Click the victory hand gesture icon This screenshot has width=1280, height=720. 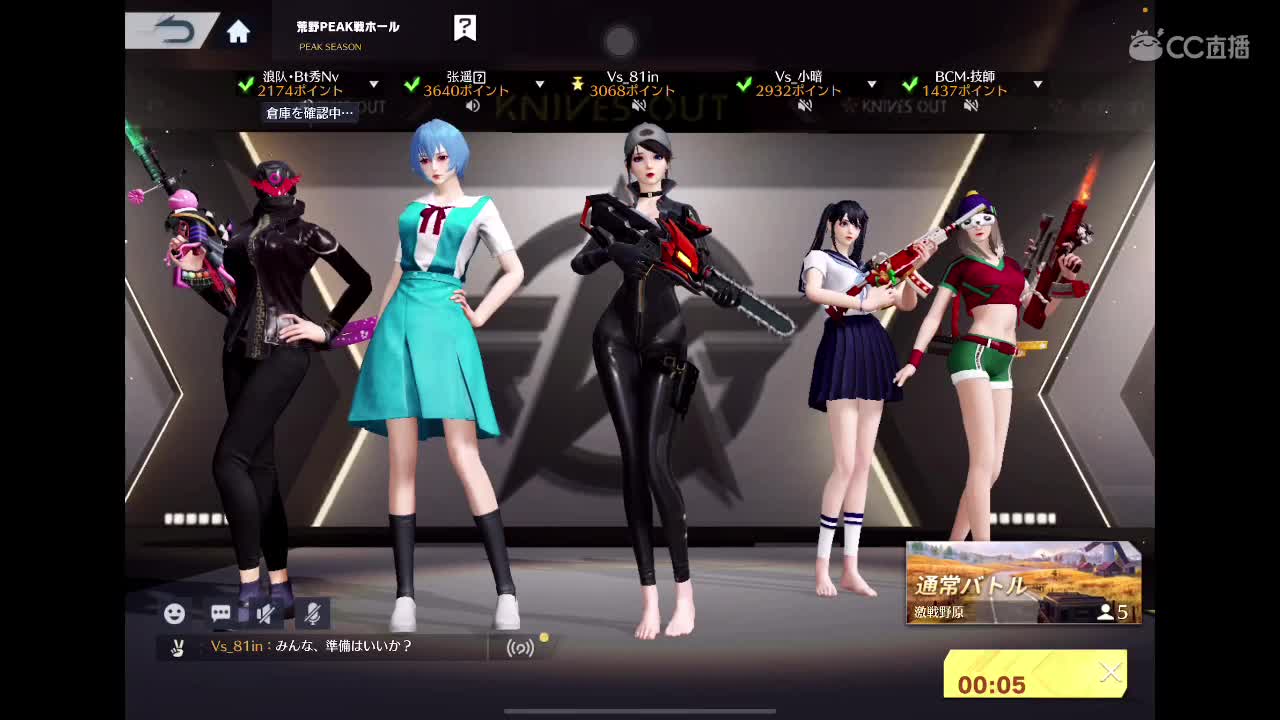coord(177,648)
